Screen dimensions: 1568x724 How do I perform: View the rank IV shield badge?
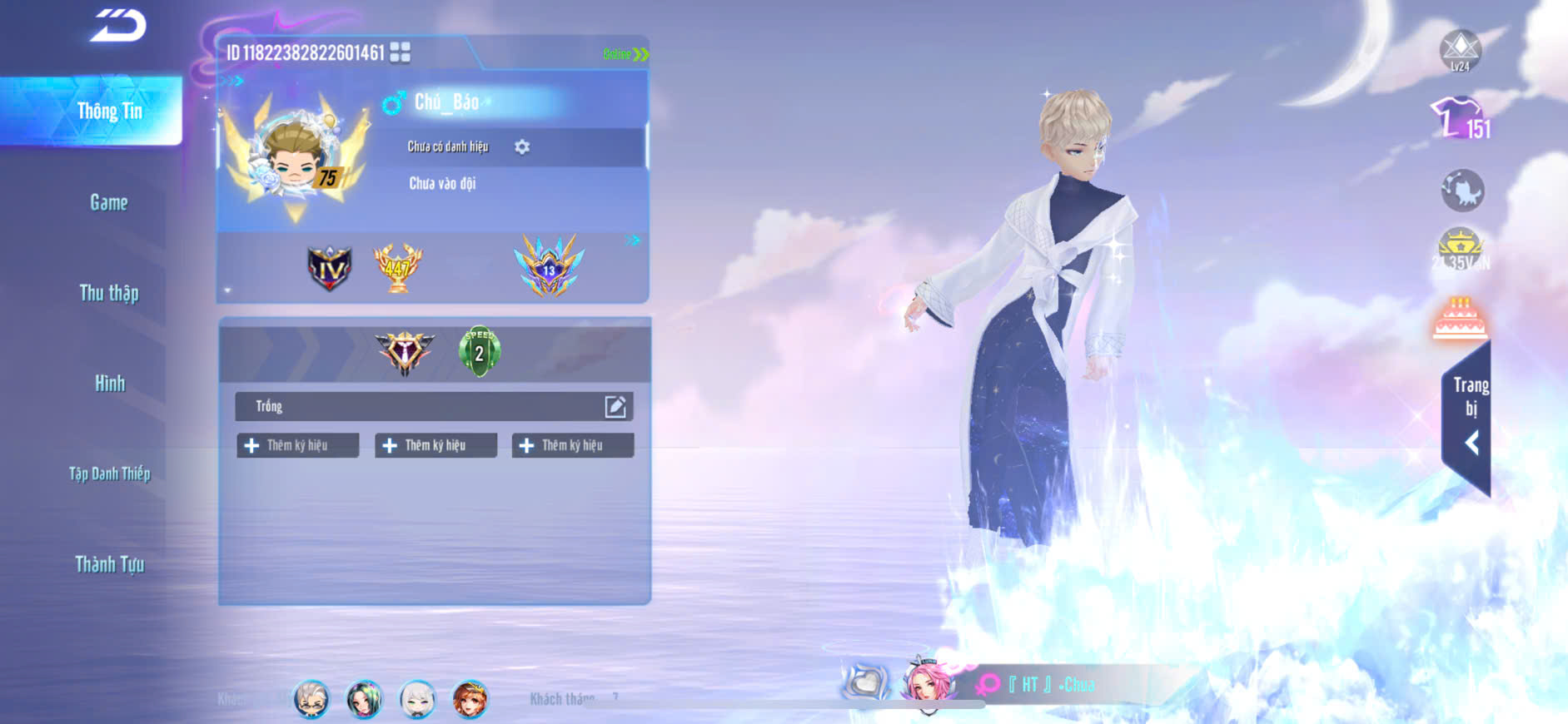click(x=330, y=268)
